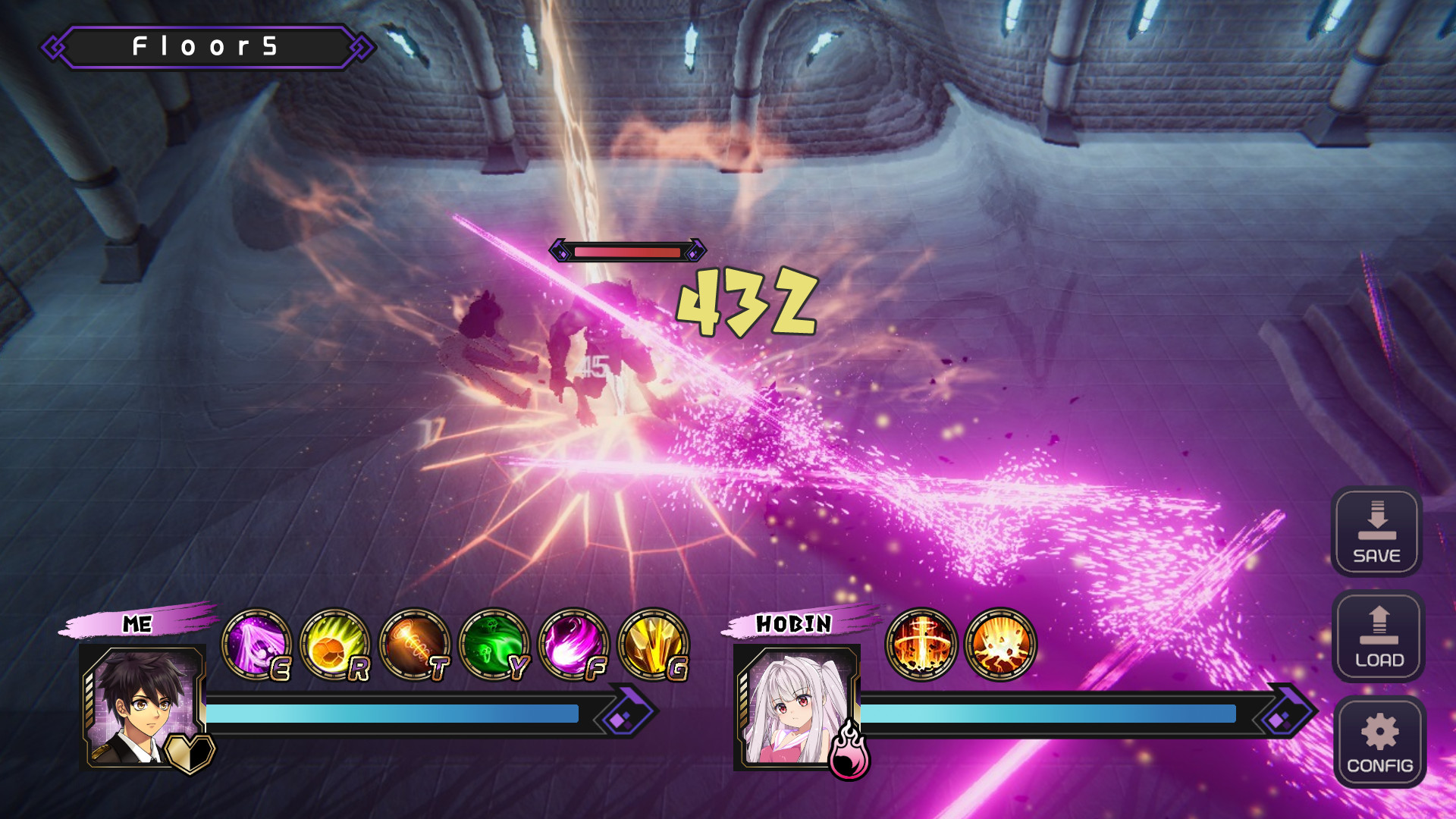This screenshot has width=1456, height=819.
Task: Use the orange rock meteor skill marked R
Action: 335,645
